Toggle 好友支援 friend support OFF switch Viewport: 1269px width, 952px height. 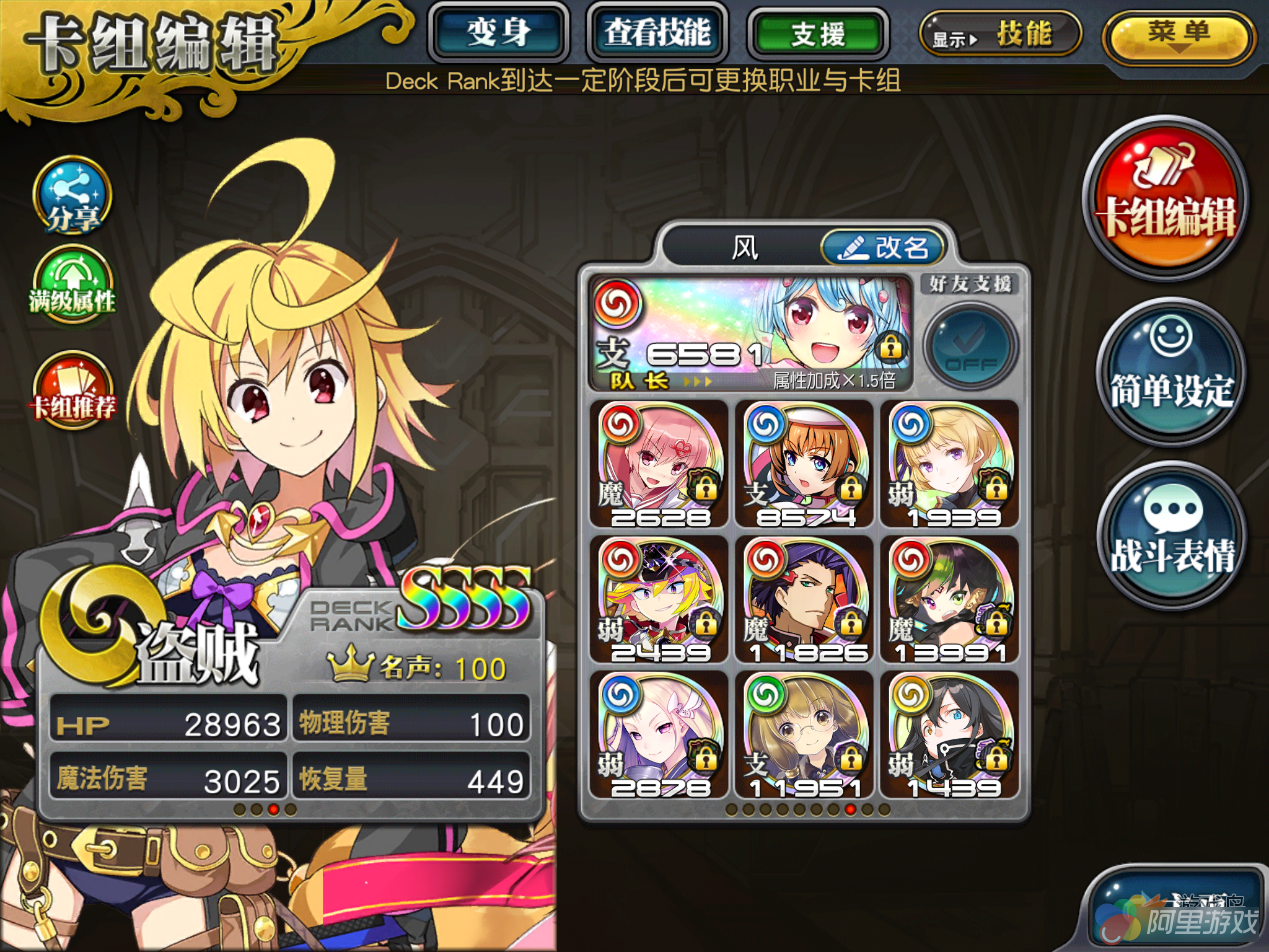969,345
